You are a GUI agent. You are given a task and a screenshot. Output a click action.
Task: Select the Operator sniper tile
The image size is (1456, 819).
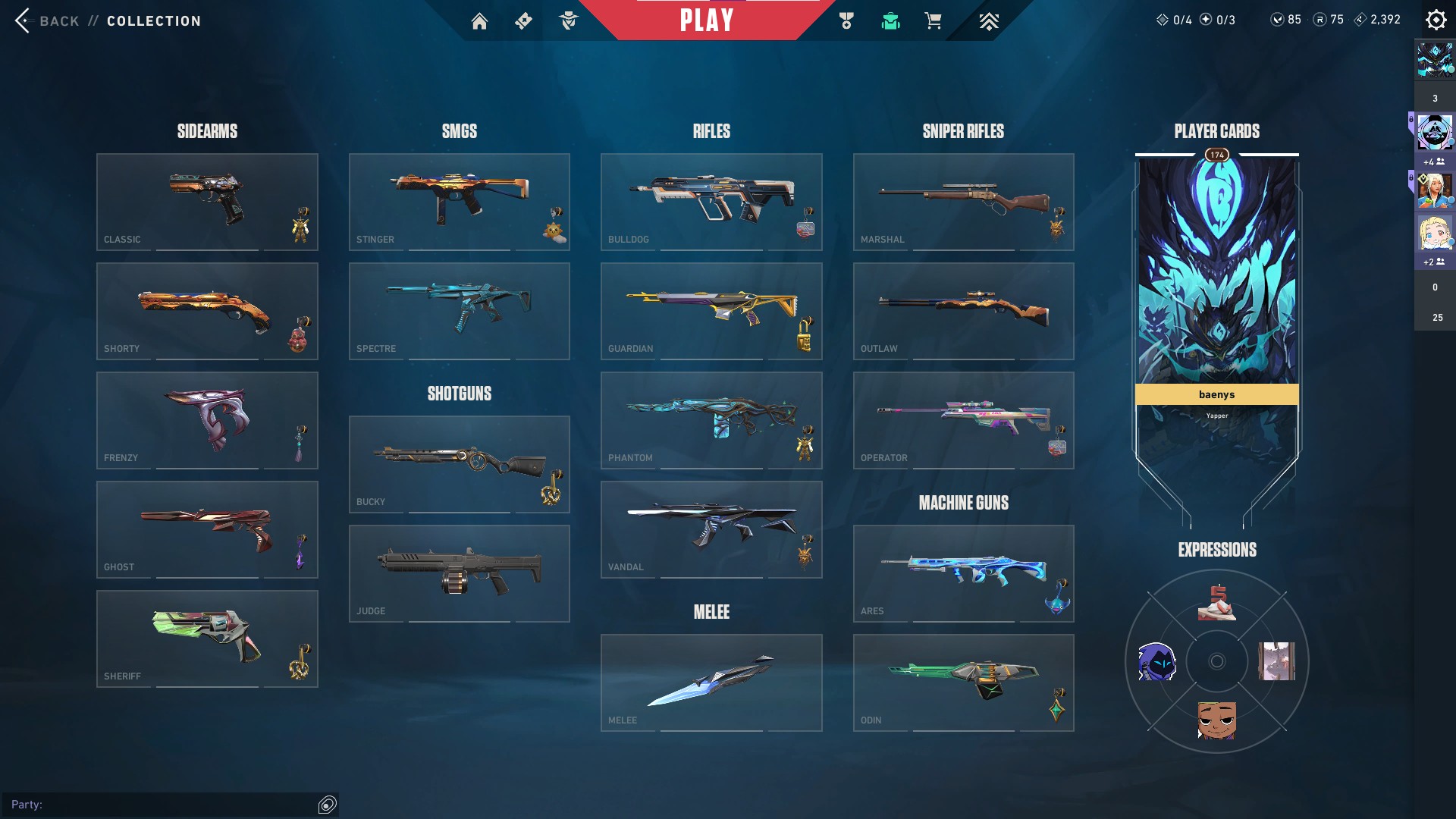pyautogui.click(x=963, y=420)
